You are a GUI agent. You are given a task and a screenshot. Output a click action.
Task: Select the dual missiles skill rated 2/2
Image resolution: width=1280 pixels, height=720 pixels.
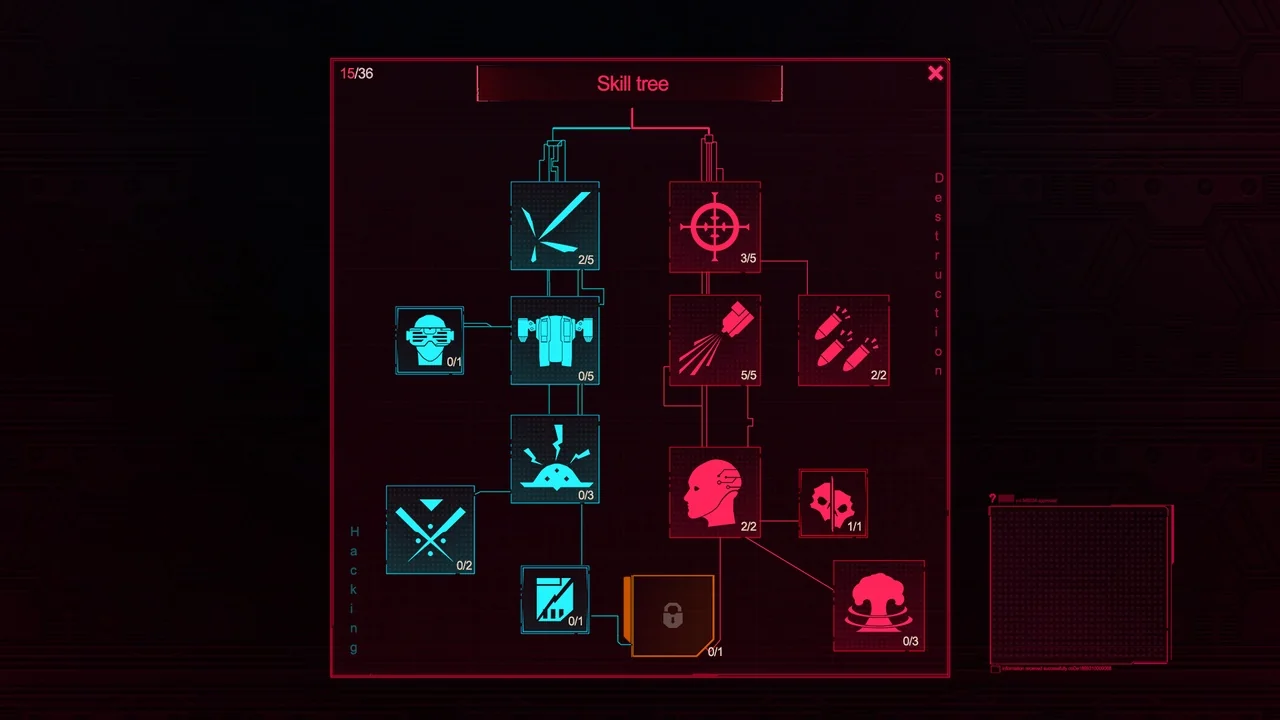pyautogui.click(x=843, y=340)
